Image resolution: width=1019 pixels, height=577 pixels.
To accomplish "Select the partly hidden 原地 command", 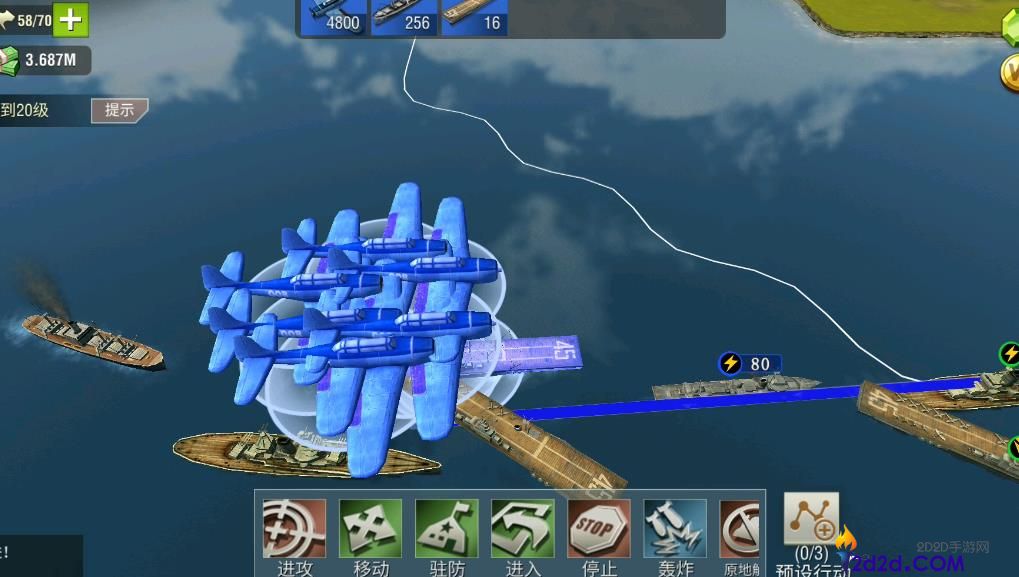I will pos(740,530).
